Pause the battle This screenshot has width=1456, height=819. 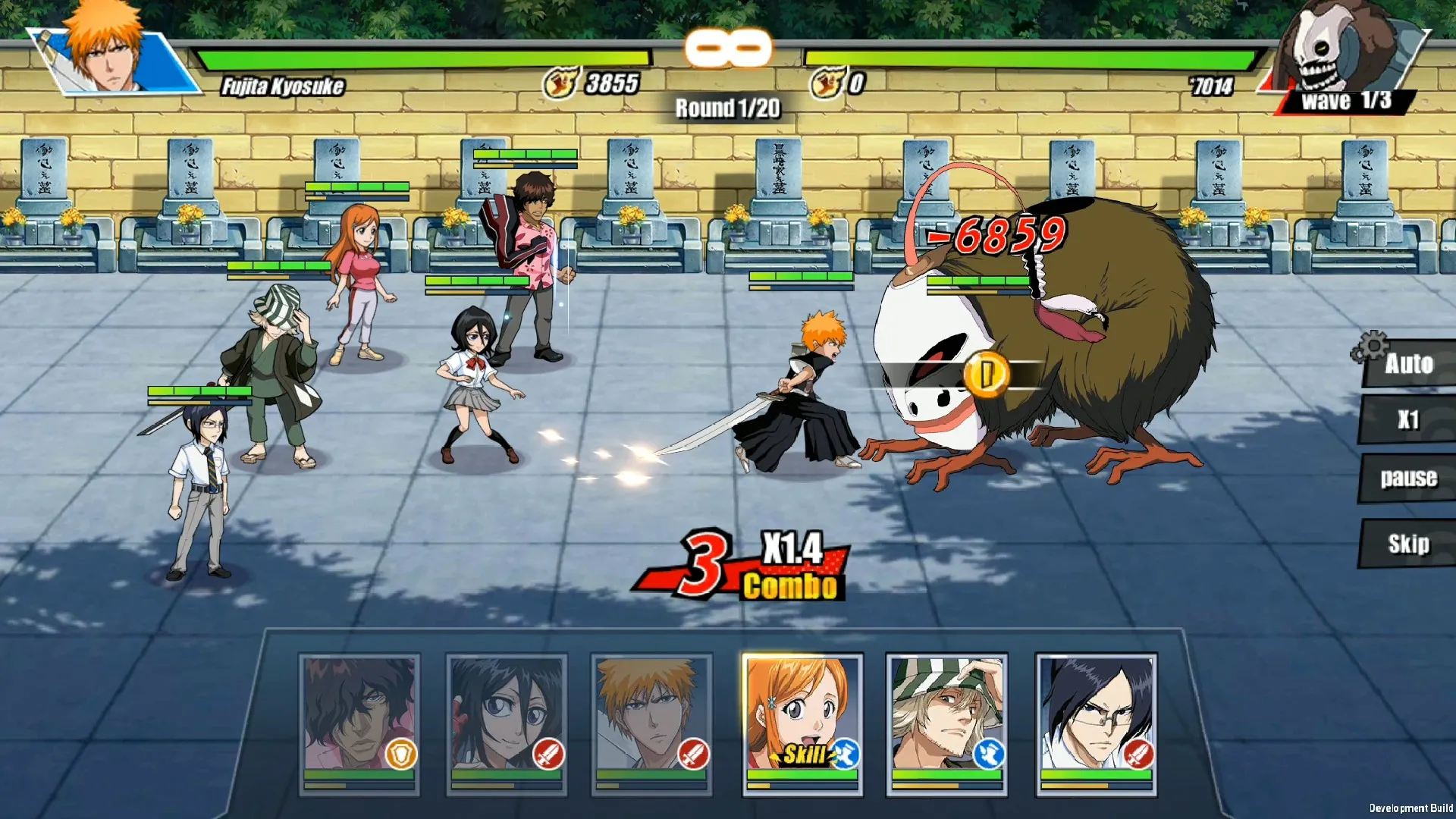[1408, 478]
